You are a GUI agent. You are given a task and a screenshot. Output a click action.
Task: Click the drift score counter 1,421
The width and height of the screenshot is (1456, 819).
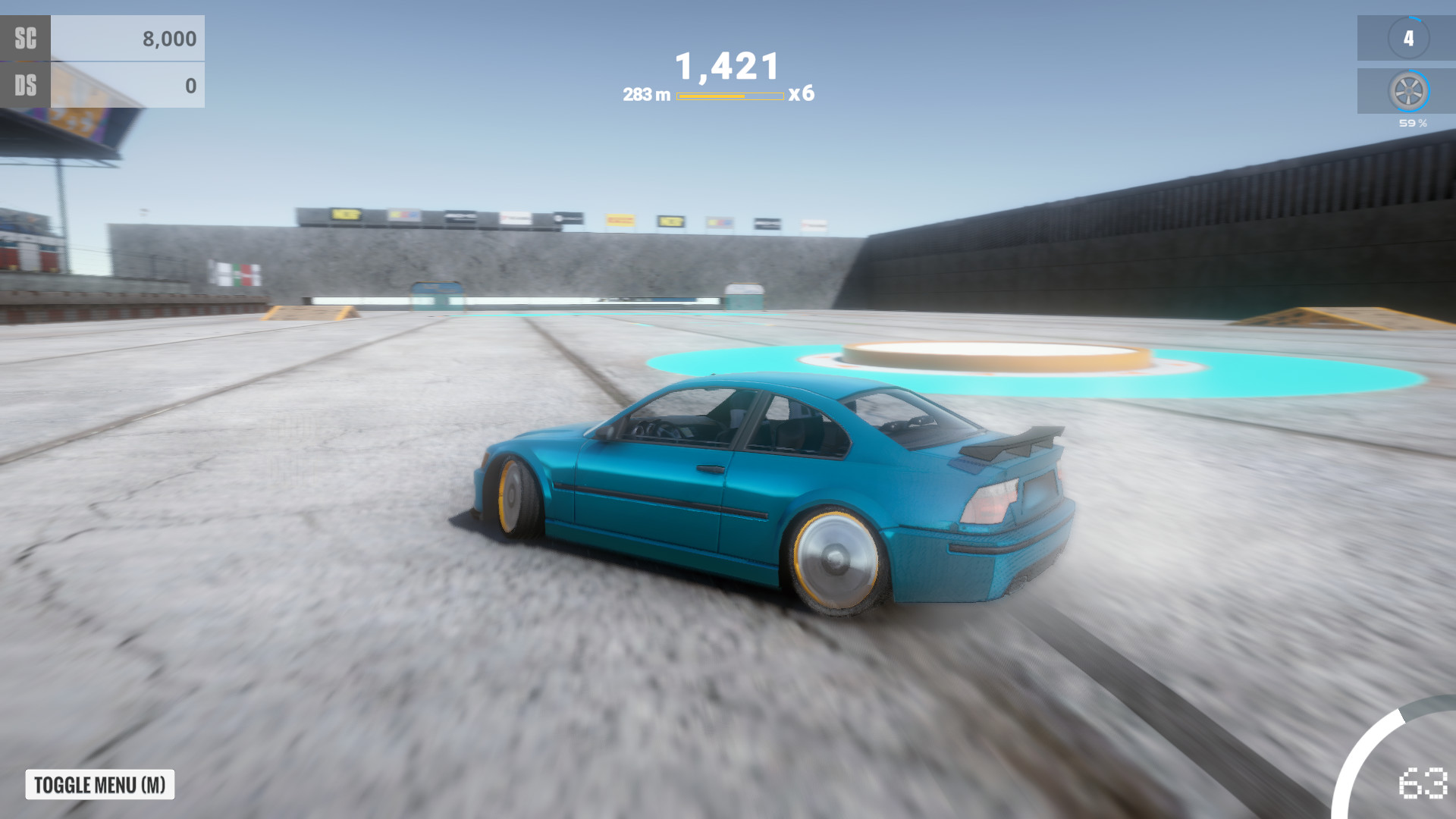(x=726, y=67)
